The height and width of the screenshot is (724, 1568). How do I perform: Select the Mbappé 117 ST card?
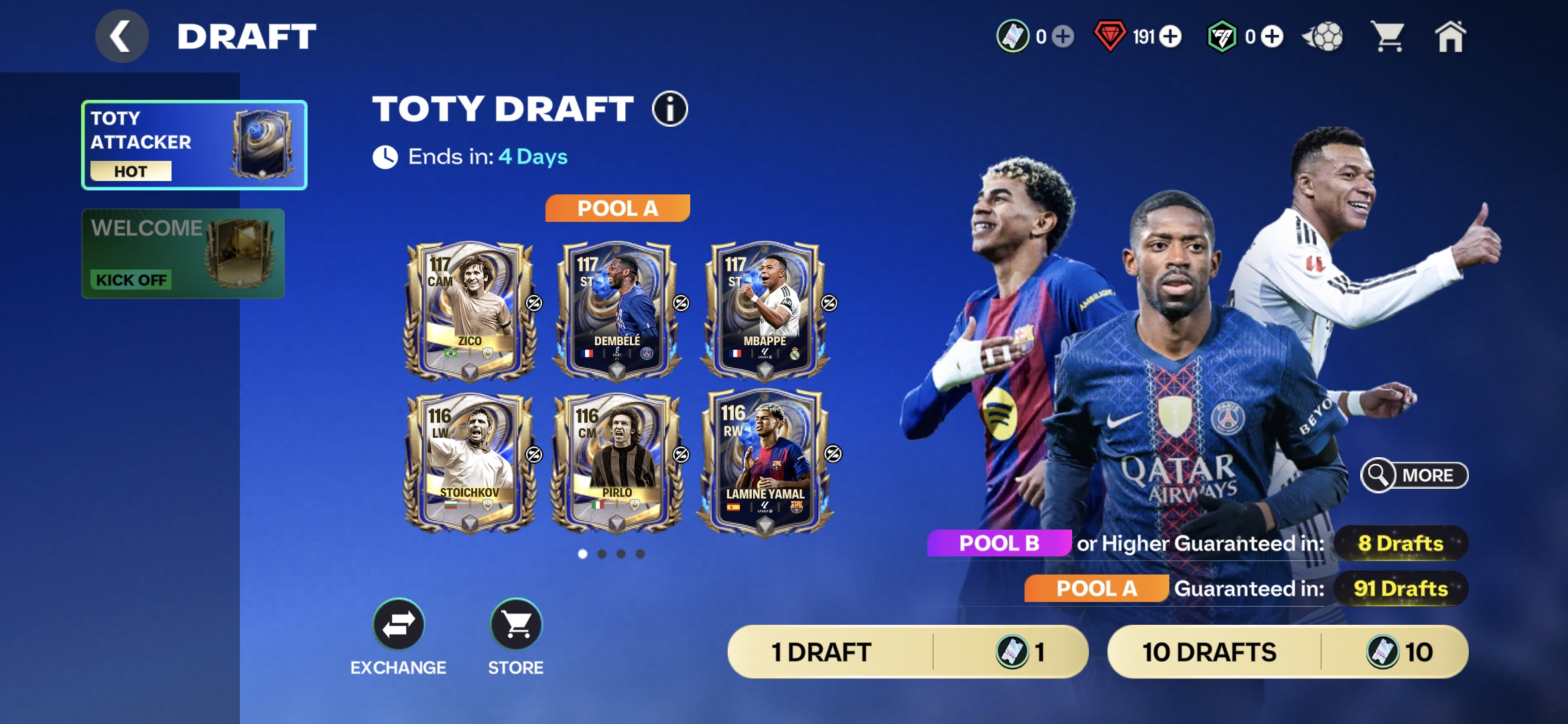[765, 311]
